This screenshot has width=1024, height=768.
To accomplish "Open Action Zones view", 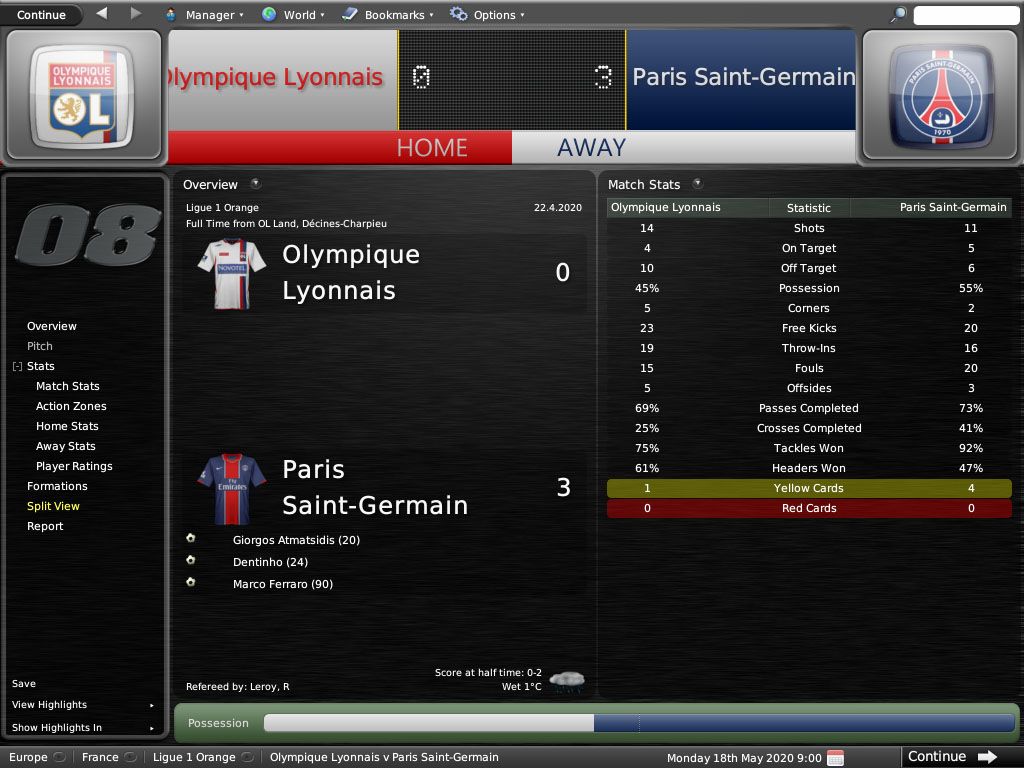I will point(71,406).
